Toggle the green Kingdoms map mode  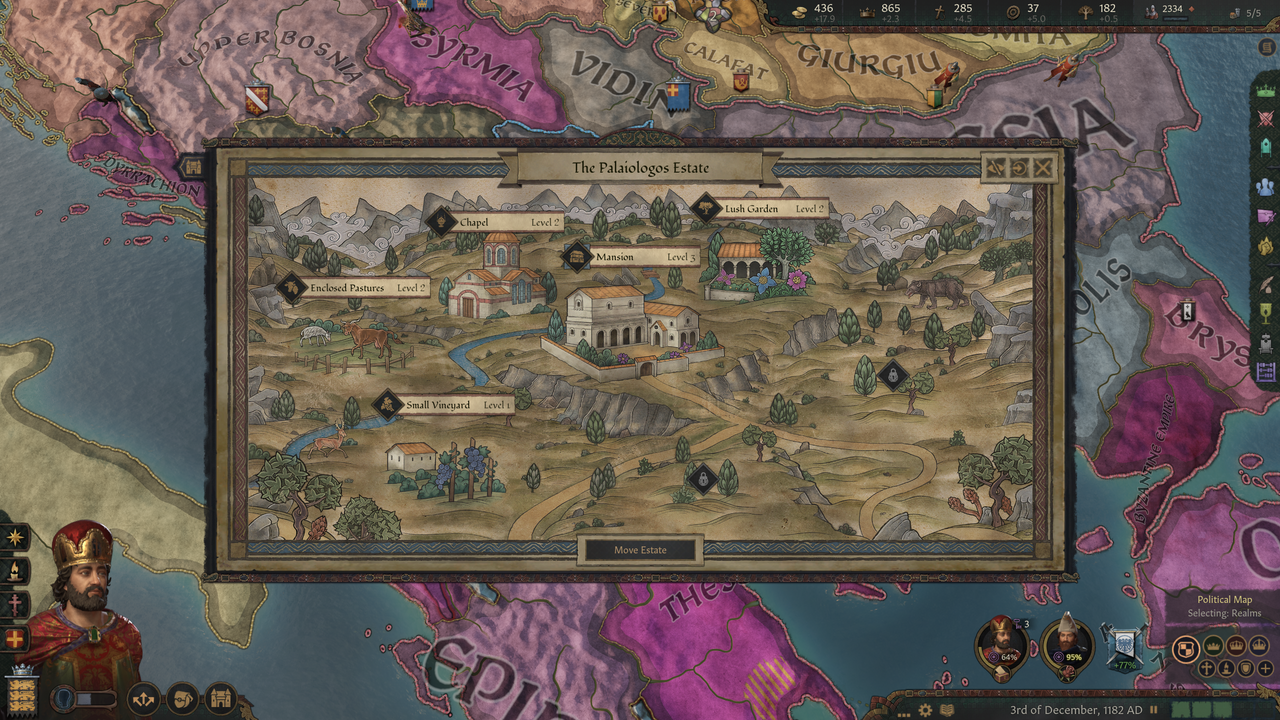(x=1214, y=646)
